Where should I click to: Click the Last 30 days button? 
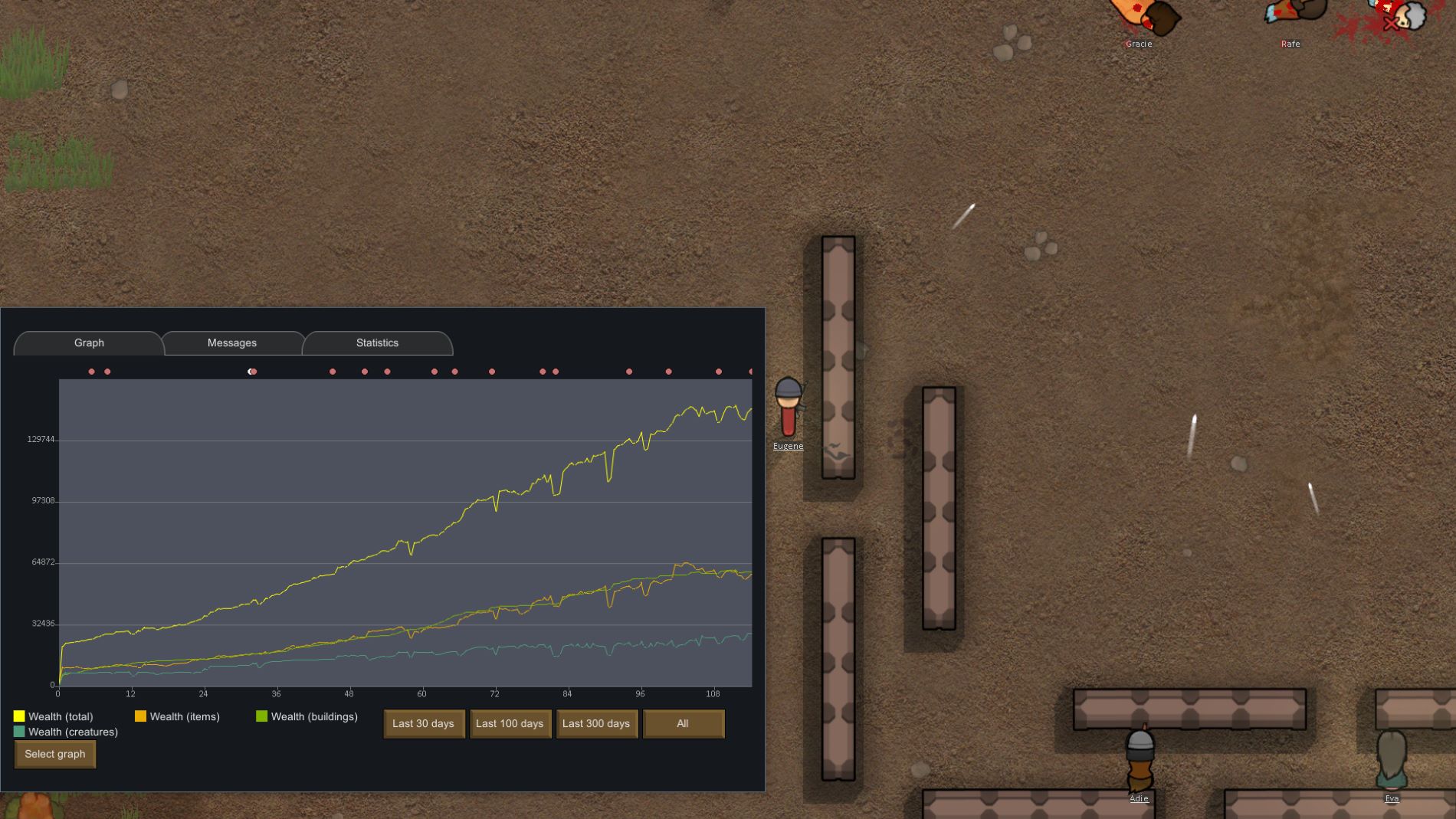423,723
